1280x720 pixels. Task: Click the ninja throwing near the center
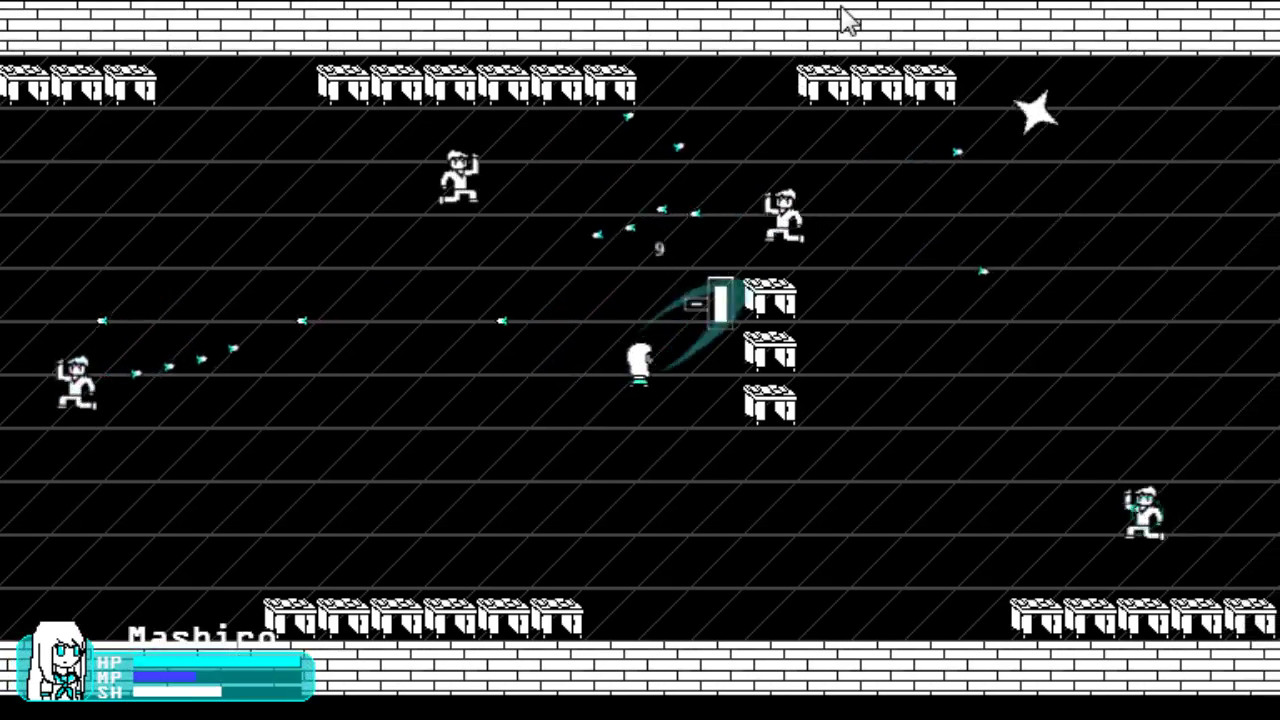(x=783, y=215)
